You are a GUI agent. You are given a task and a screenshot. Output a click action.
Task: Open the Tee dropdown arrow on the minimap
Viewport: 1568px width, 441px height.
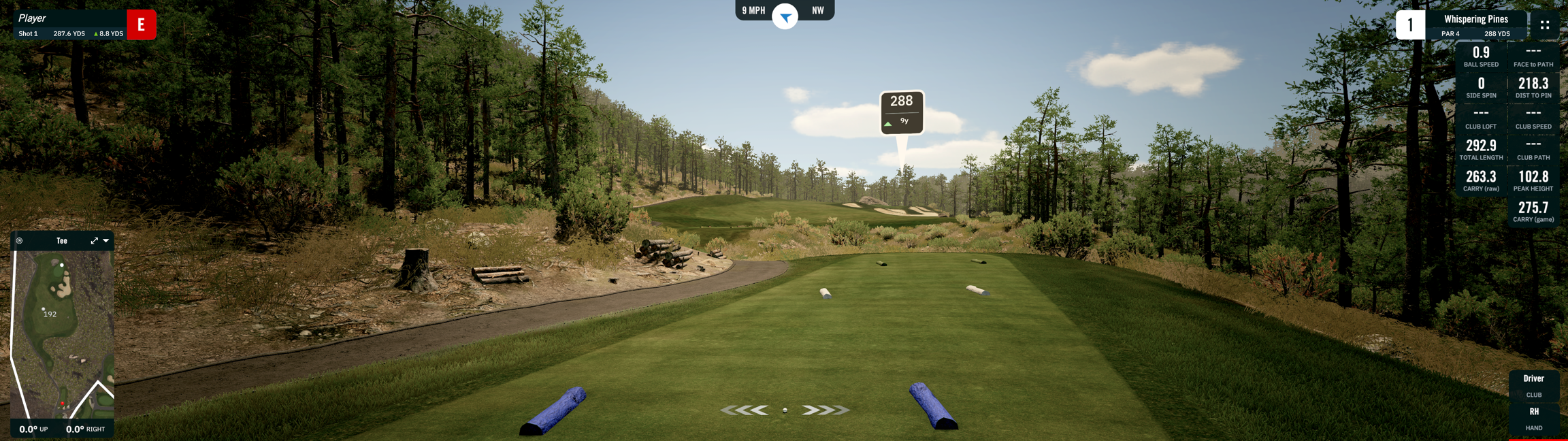coord(106,241)
